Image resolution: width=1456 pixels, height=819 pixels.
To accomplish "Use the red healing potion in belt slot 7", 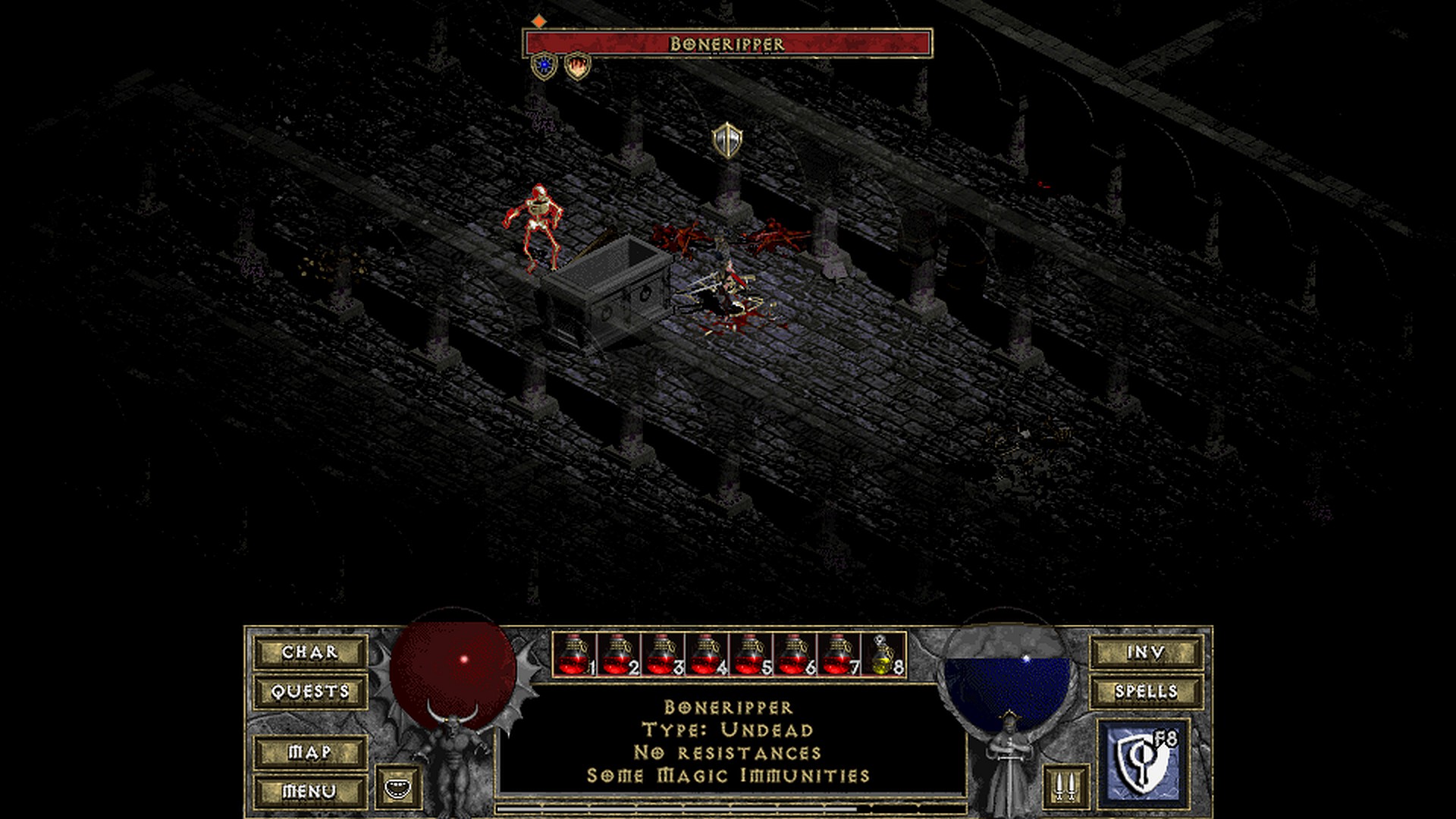I will (x=838, y=654).
